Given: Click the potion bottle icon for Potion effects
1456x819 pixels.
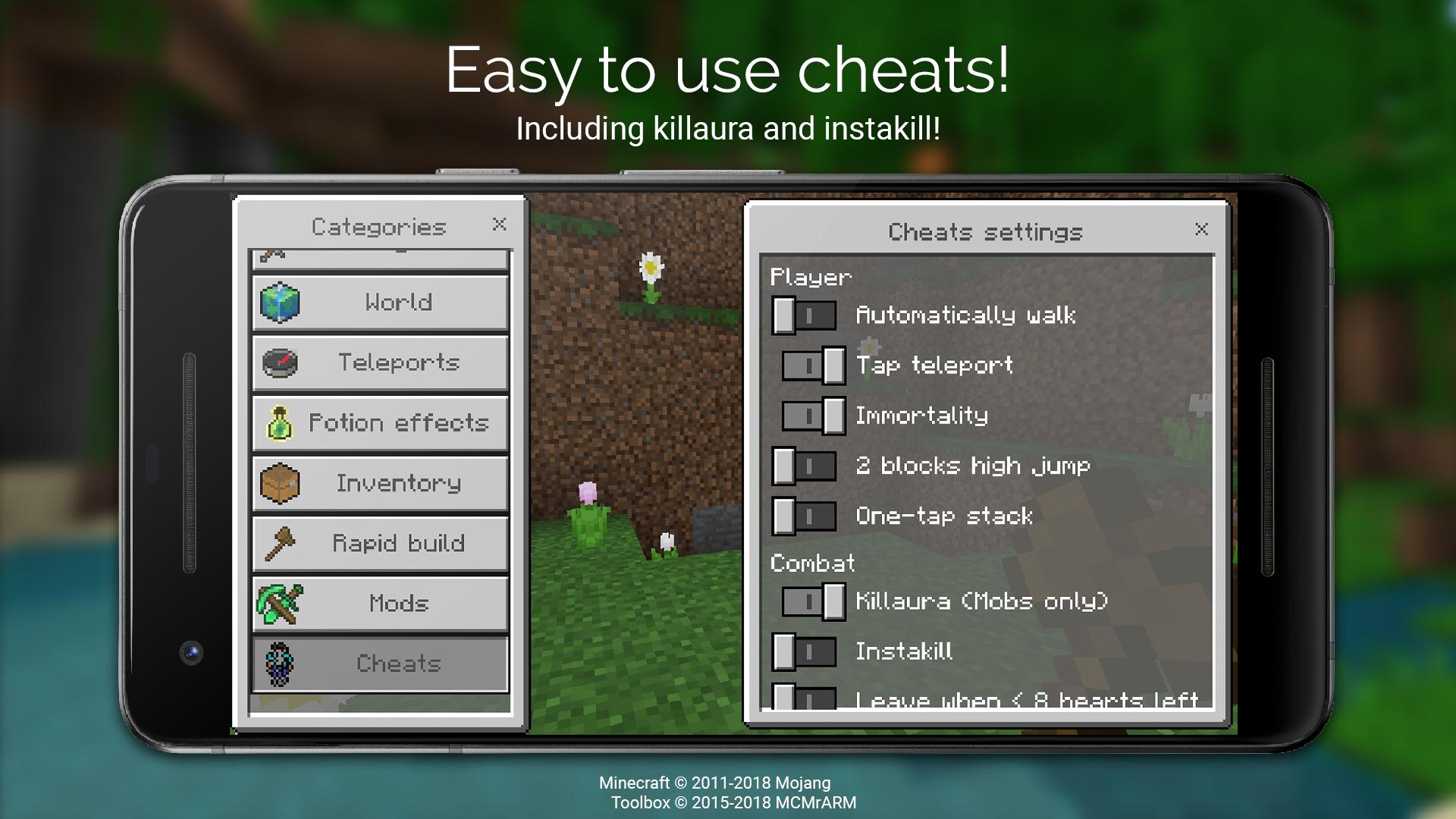Looking at the screenshot, I should [281, 423].
